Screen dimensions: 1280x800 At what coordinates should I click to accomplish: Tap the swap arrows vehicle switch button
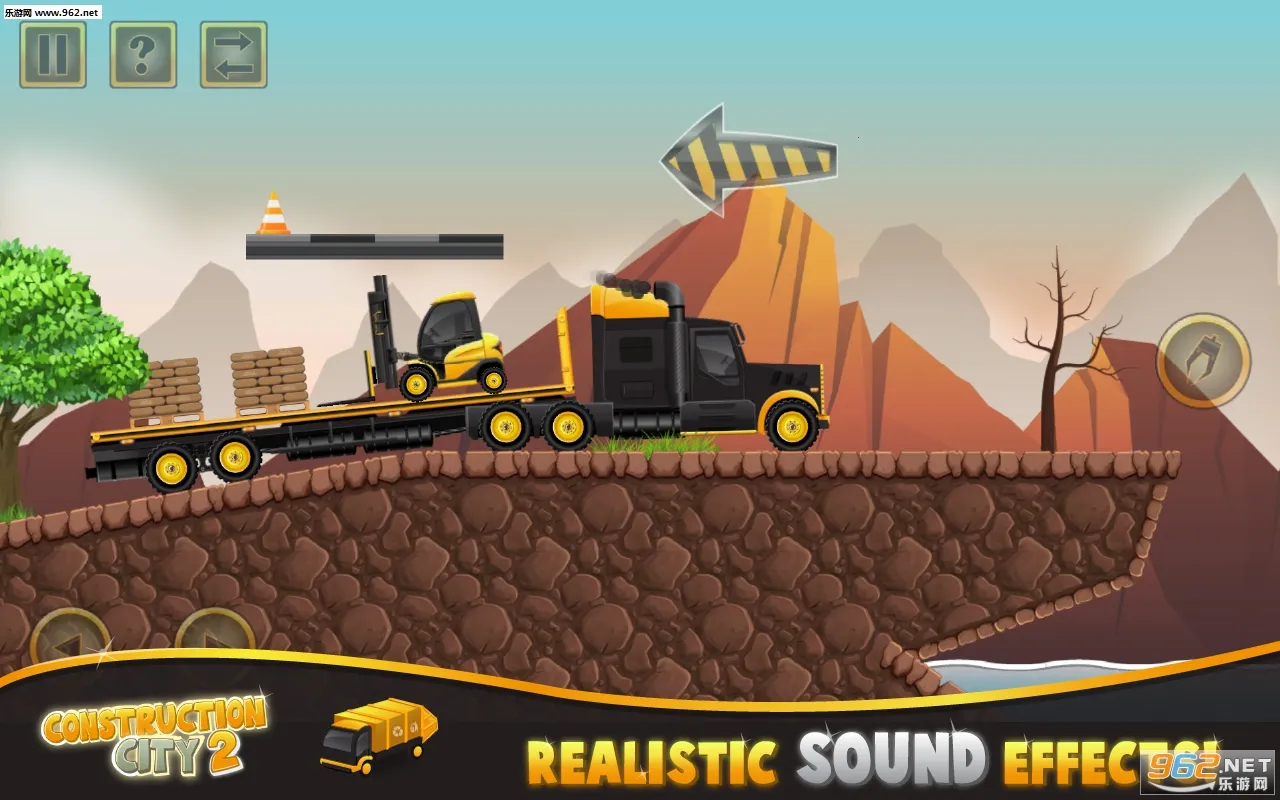tap(233, 55)
